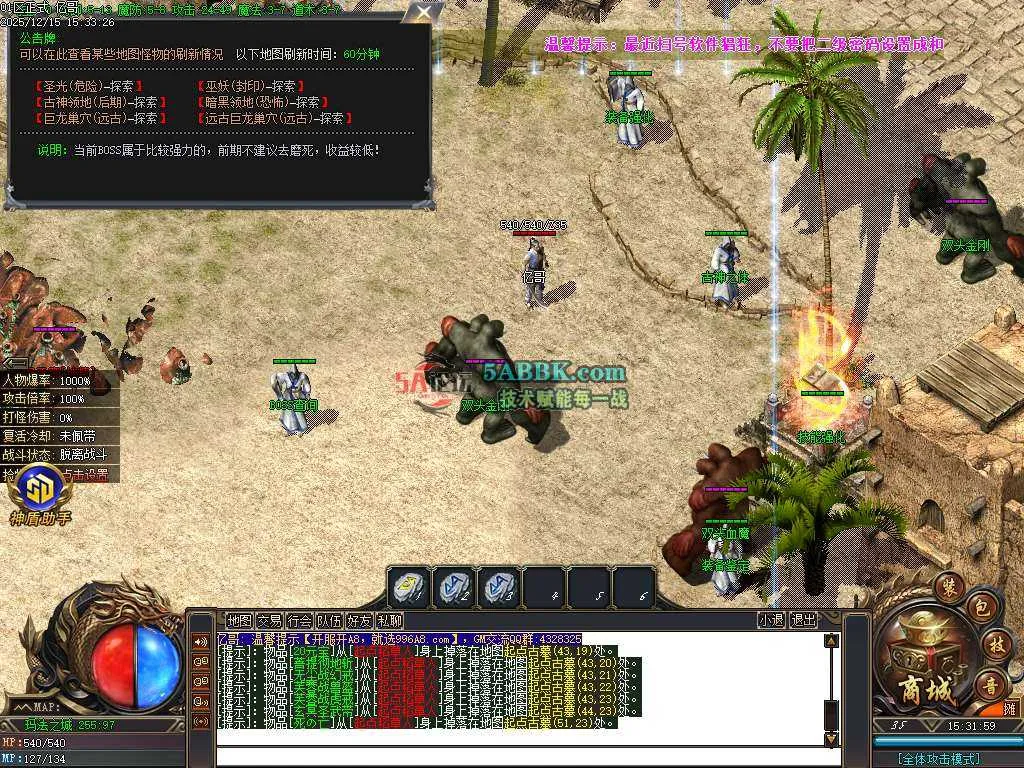Click the 小退 return-to-character-select button
The image size is (1024, 768).
(771, 620)
